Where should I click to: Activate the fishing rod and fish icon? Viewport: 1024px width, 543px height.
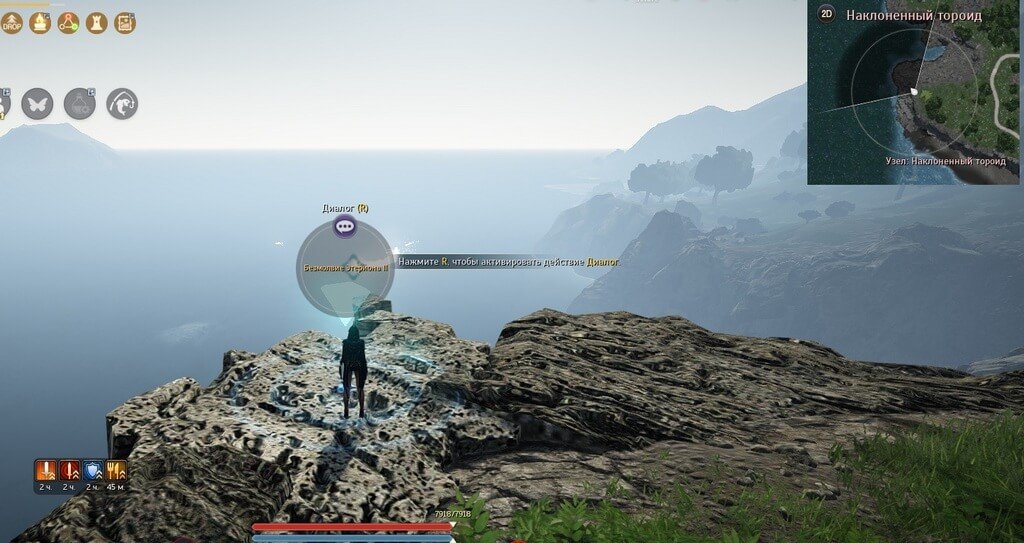coord(122,103)
